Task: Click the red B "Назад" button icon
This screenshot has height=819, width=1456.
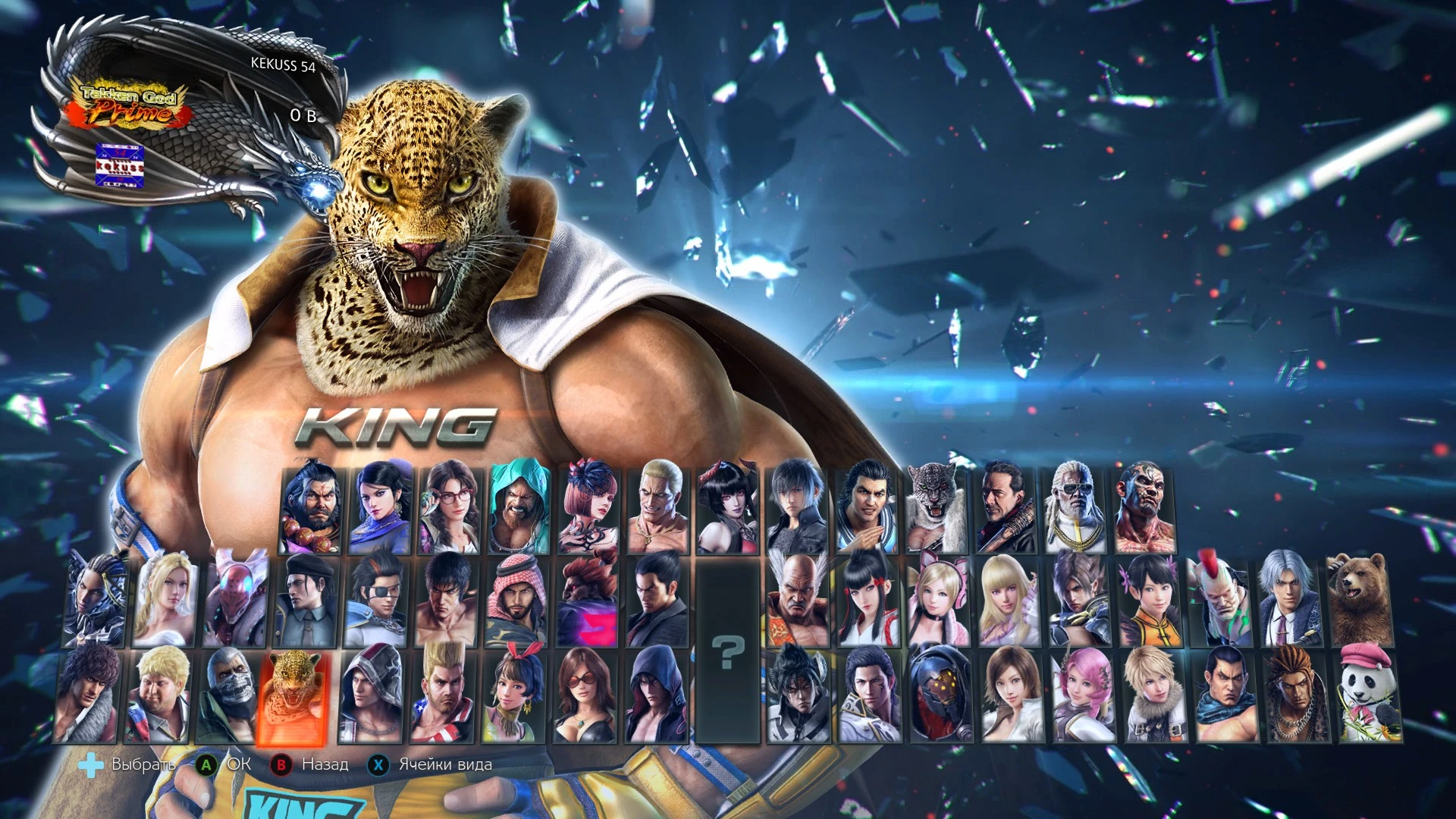Action: tap(284, 764)
